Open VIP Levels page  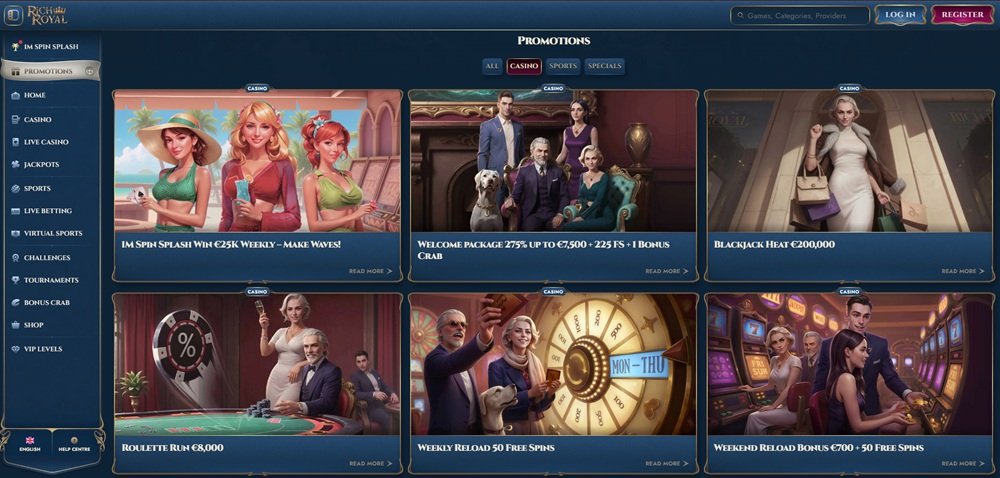[43, 348]
